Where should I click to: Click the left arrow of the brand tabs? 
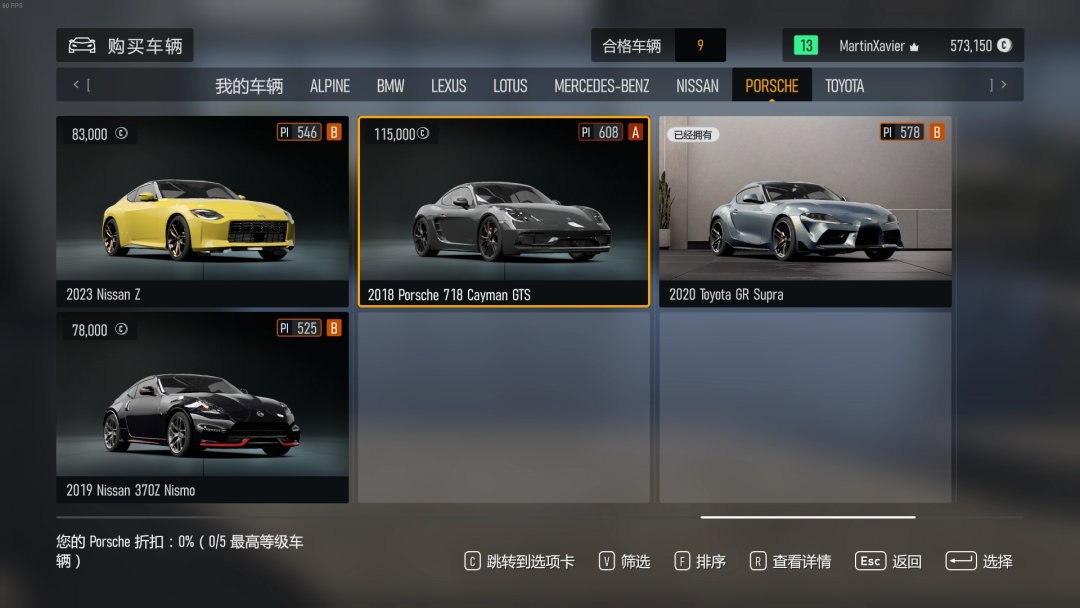point(76,85)
